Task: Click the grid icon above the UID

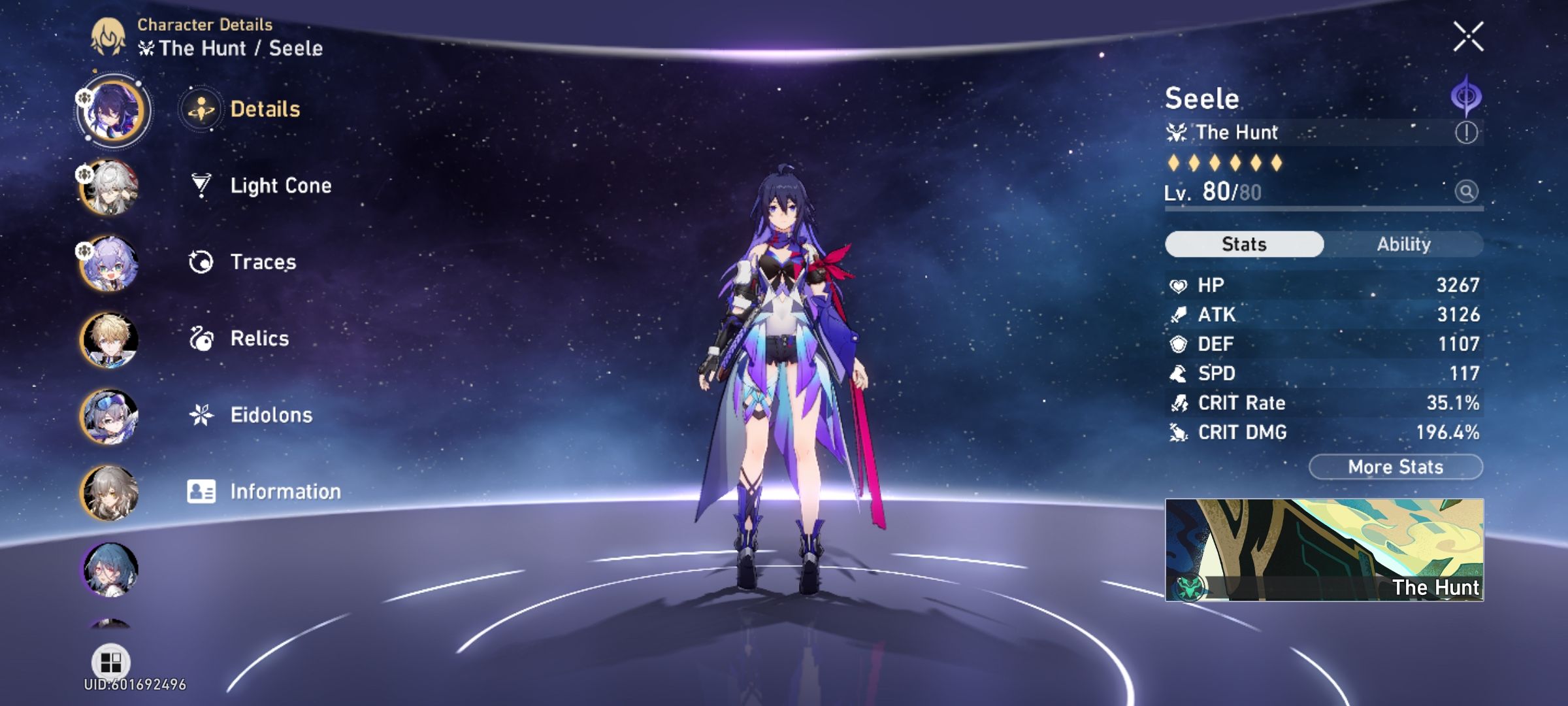Action: click(112, 661)
